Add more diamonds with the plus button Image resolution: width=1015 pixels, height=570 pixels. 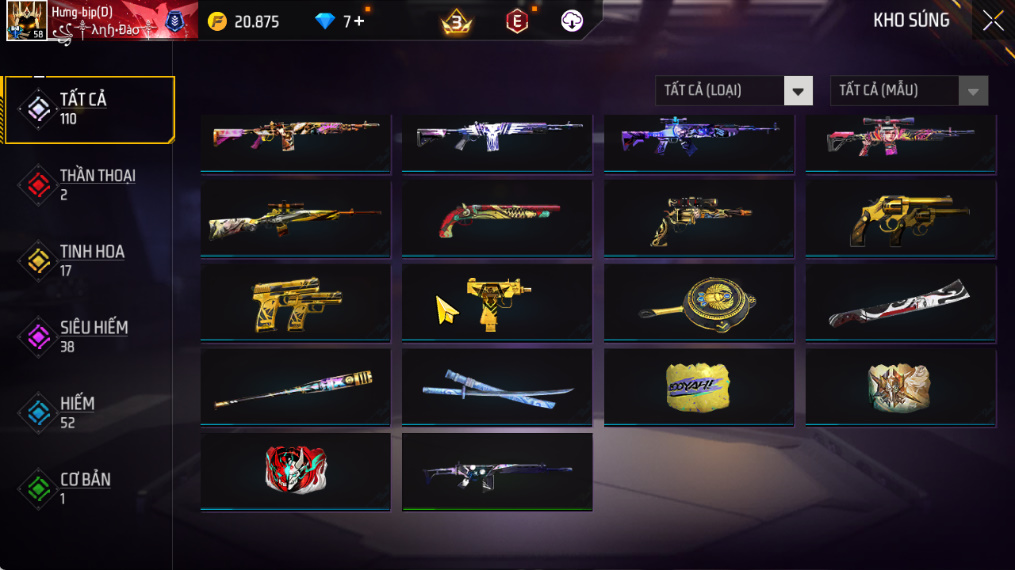point(359,21)
